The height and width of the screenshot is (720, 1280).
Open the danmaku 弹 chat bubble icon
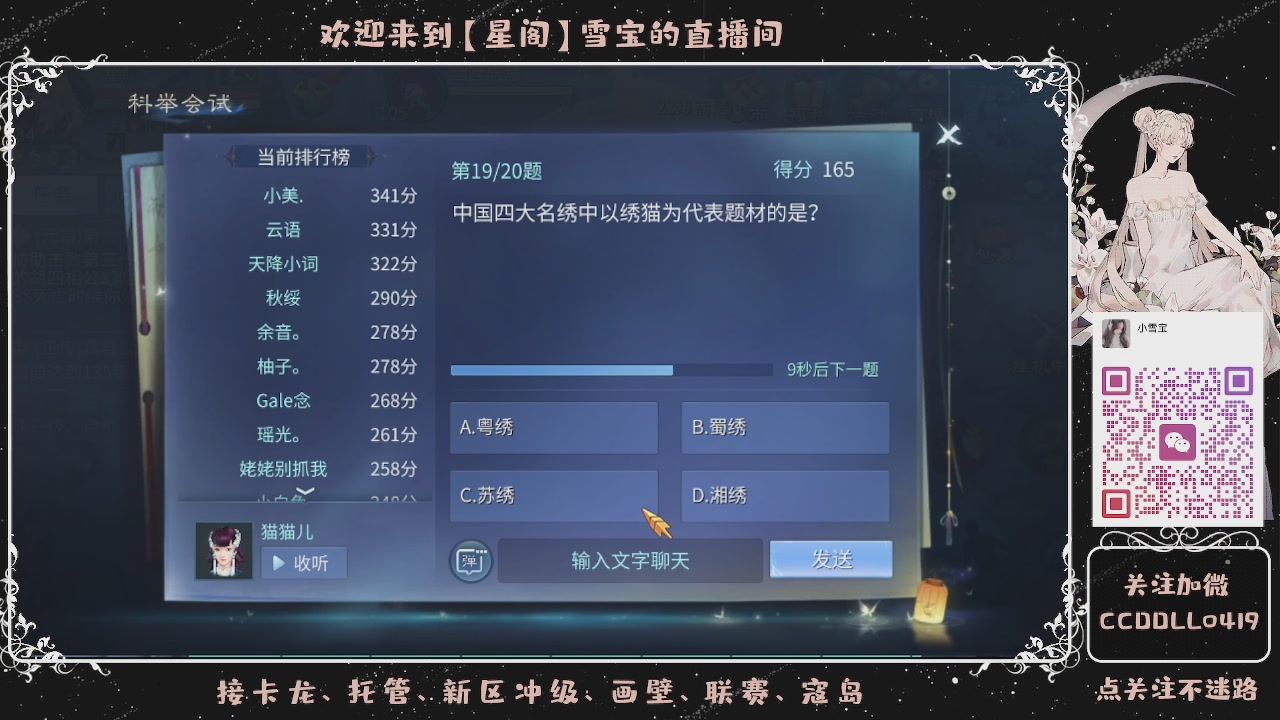(469, 561)
